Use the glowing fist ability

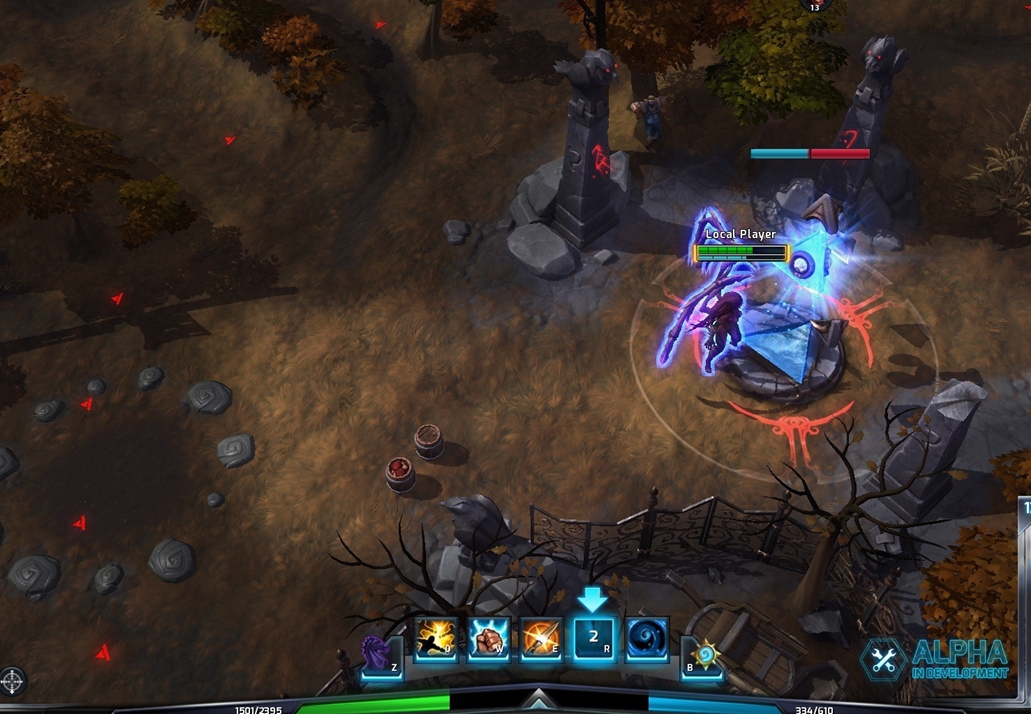pyautogui.click(x=489, y=639)
